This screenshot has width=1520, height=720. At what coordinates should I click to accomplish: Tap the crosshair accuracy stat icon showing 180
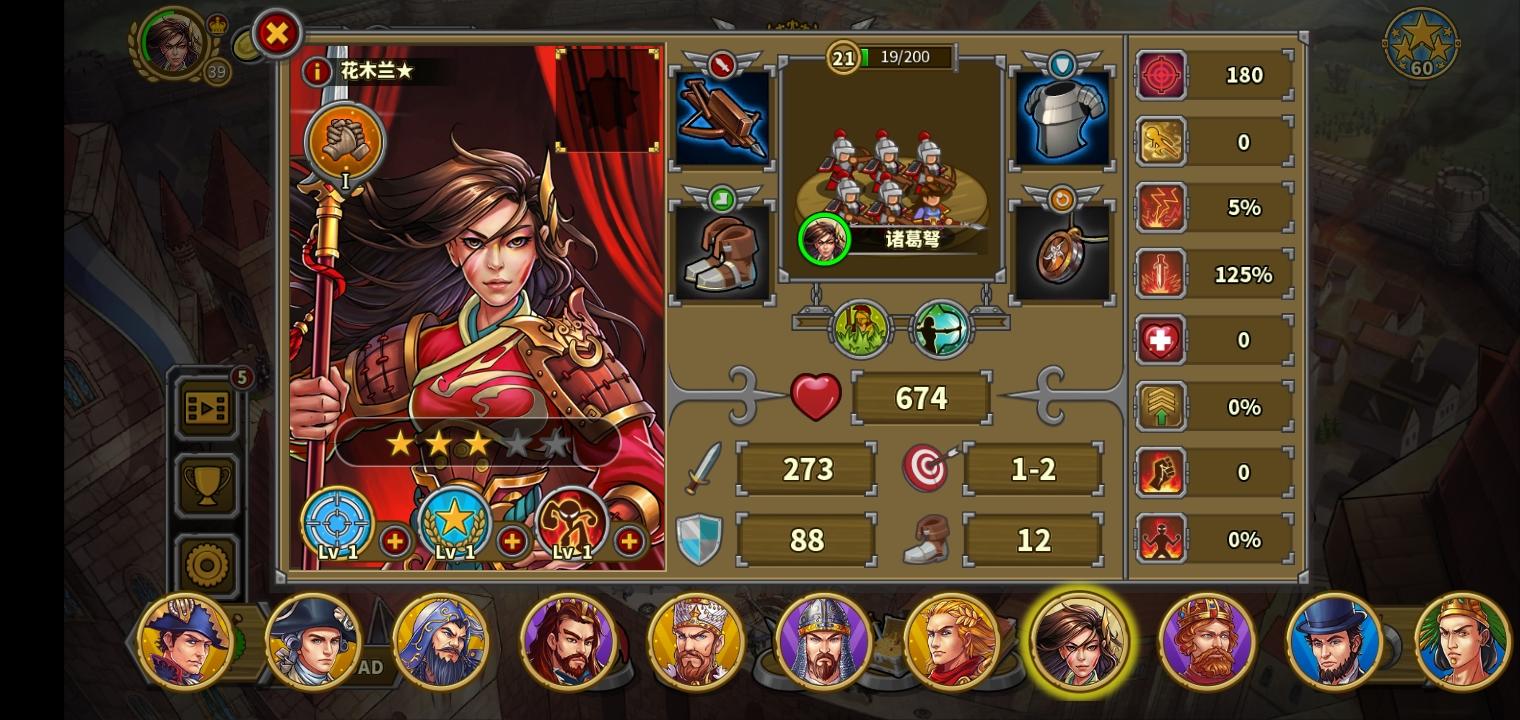pos(1161,75)
